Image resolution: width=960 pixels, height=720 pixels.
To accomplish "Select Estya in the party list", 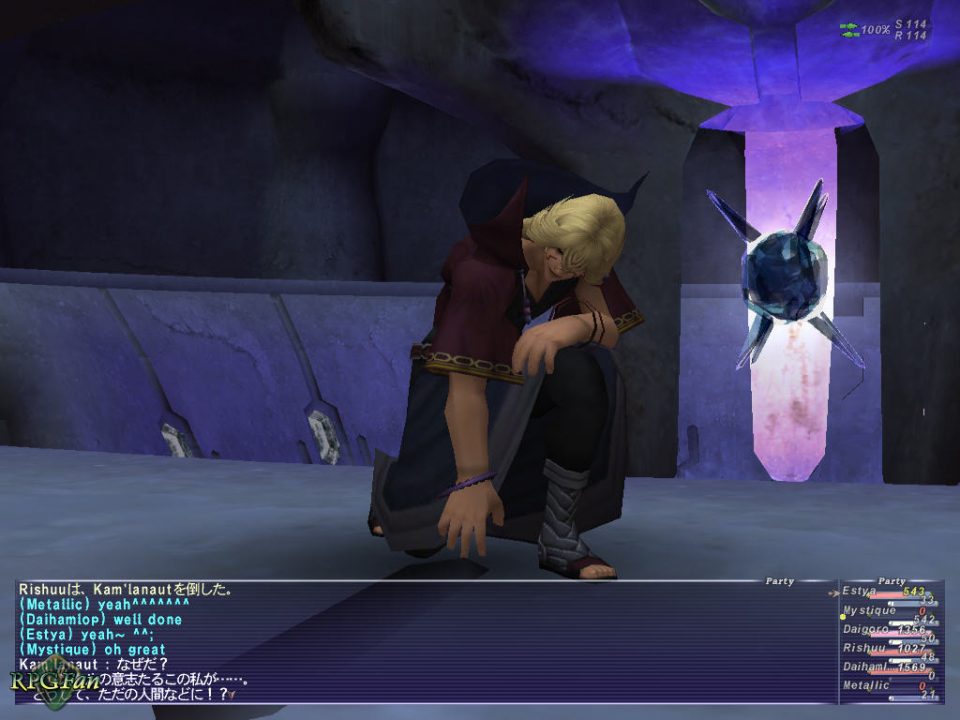I will click(886, 592).
